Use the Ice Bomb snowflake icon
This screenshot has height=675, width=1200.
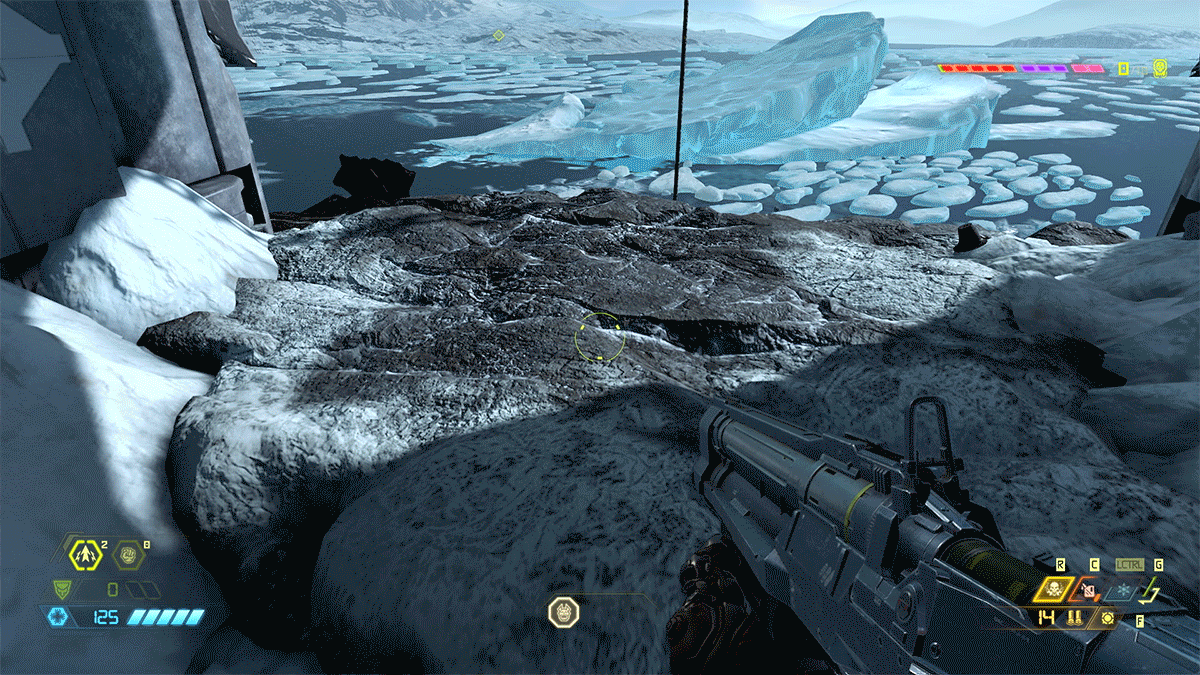pos(1124,590)
